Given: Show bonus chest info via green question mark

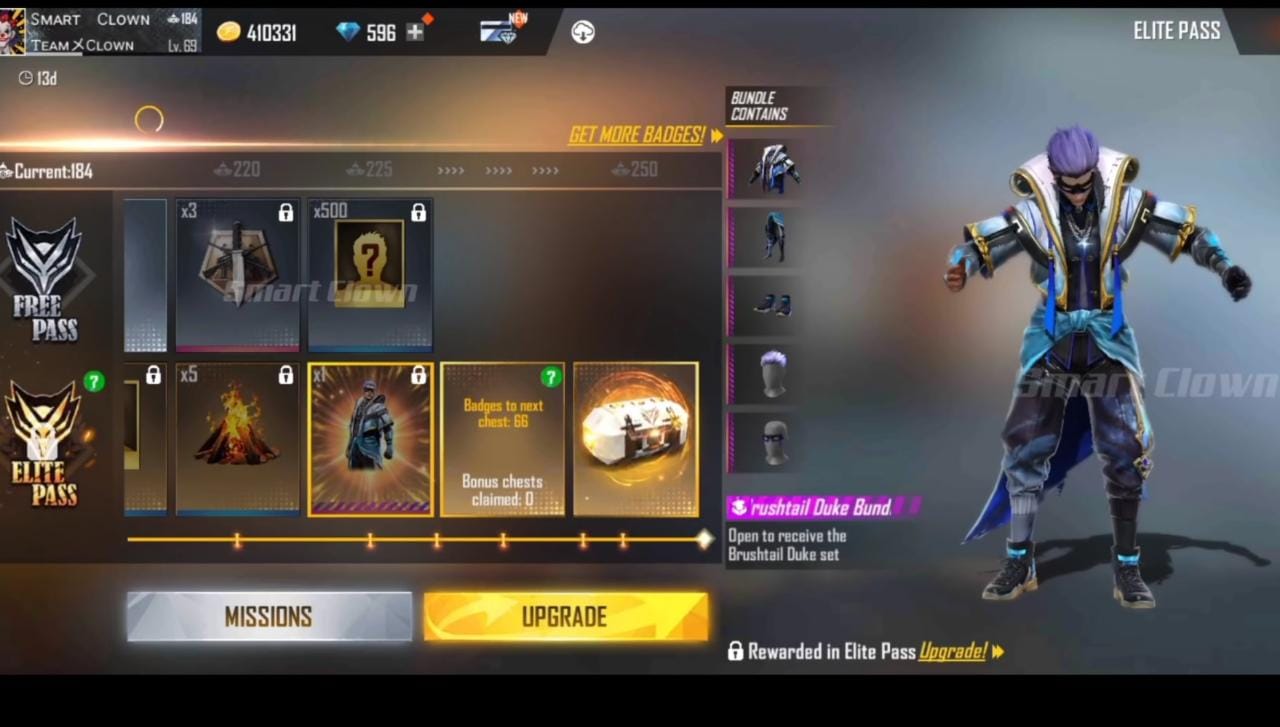Looking at the screenshot, I should (550, 377).
